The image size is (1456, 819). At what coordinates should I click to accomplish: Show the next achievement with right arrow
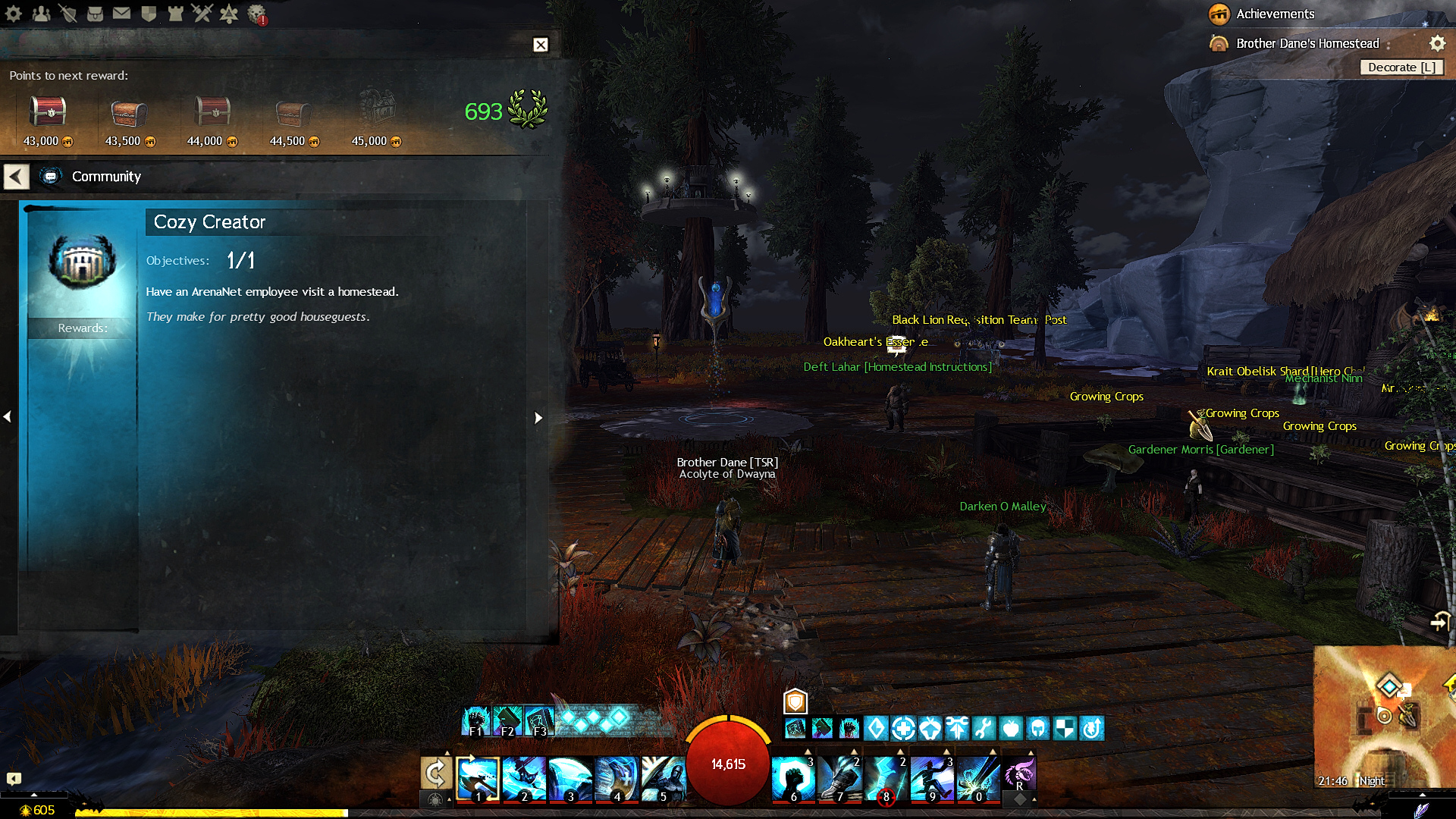pos(538,418)
